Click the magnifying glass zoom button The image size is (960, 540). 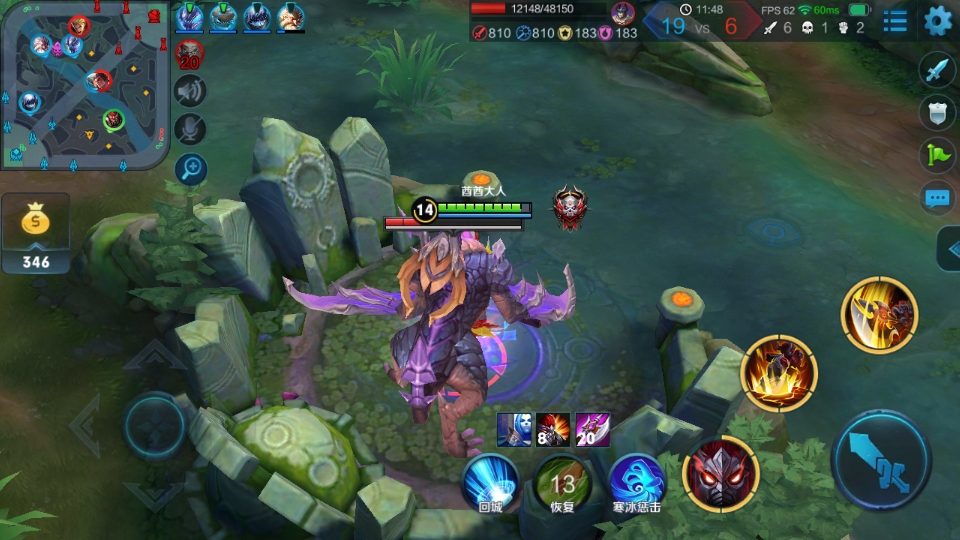tap(190, 168)
